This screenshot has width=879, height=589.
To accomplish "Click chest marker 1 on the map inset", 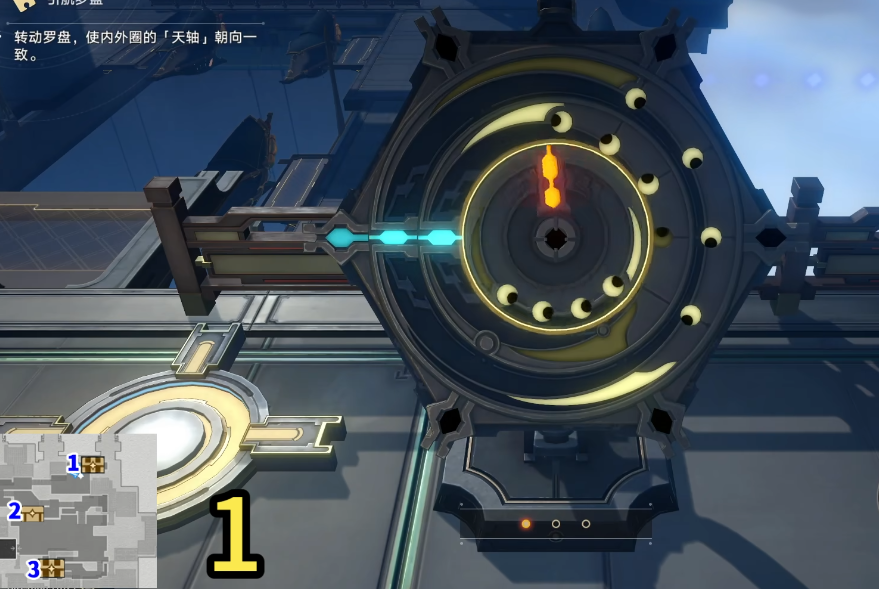I will pyautogui.click(x=93, y=464).
